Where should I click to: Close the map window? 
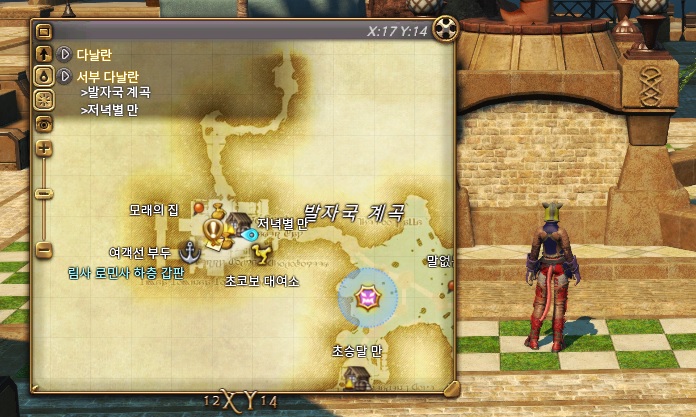[x=446, y=29]
